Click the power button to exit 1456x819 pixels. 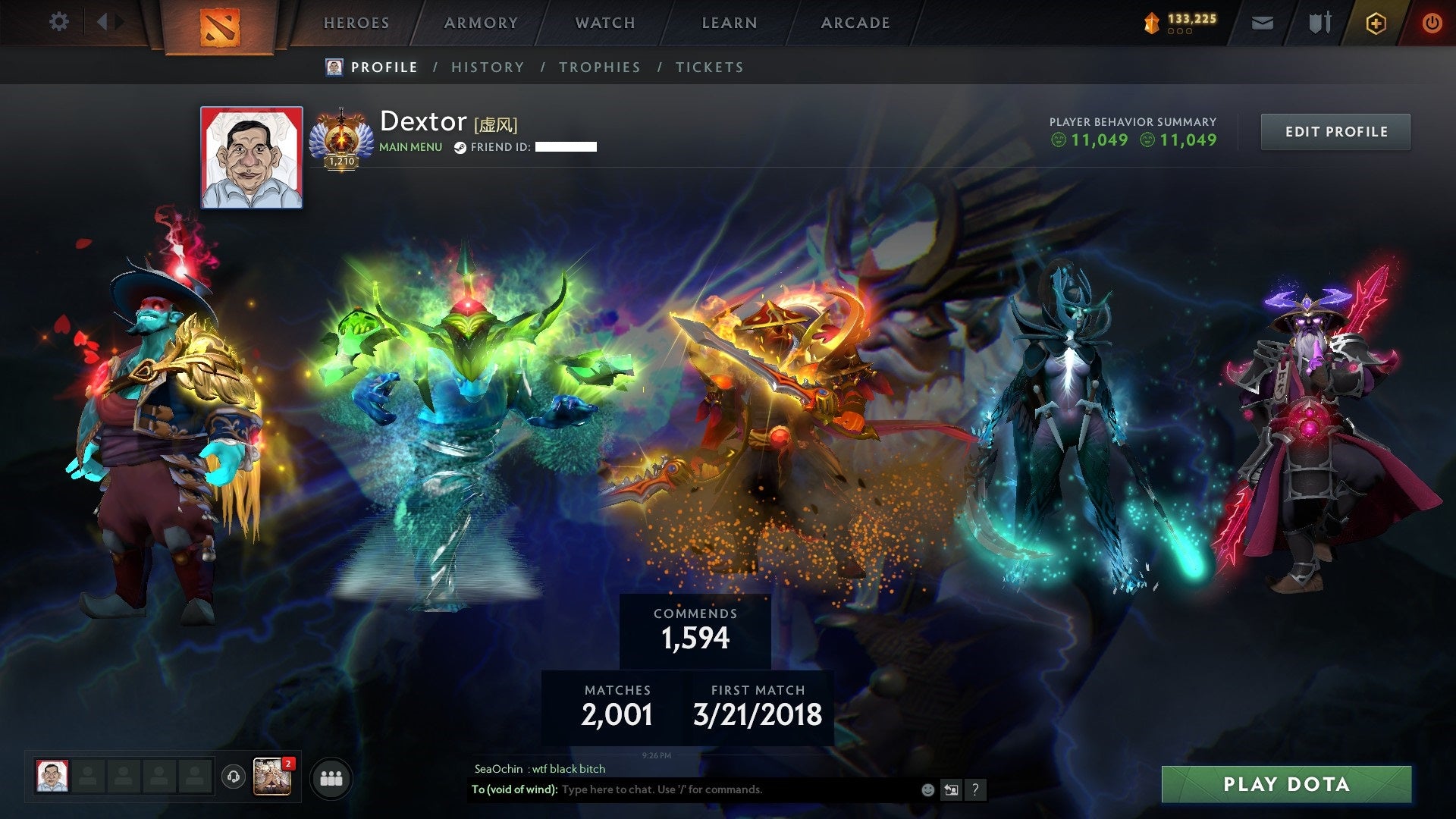1432,23
